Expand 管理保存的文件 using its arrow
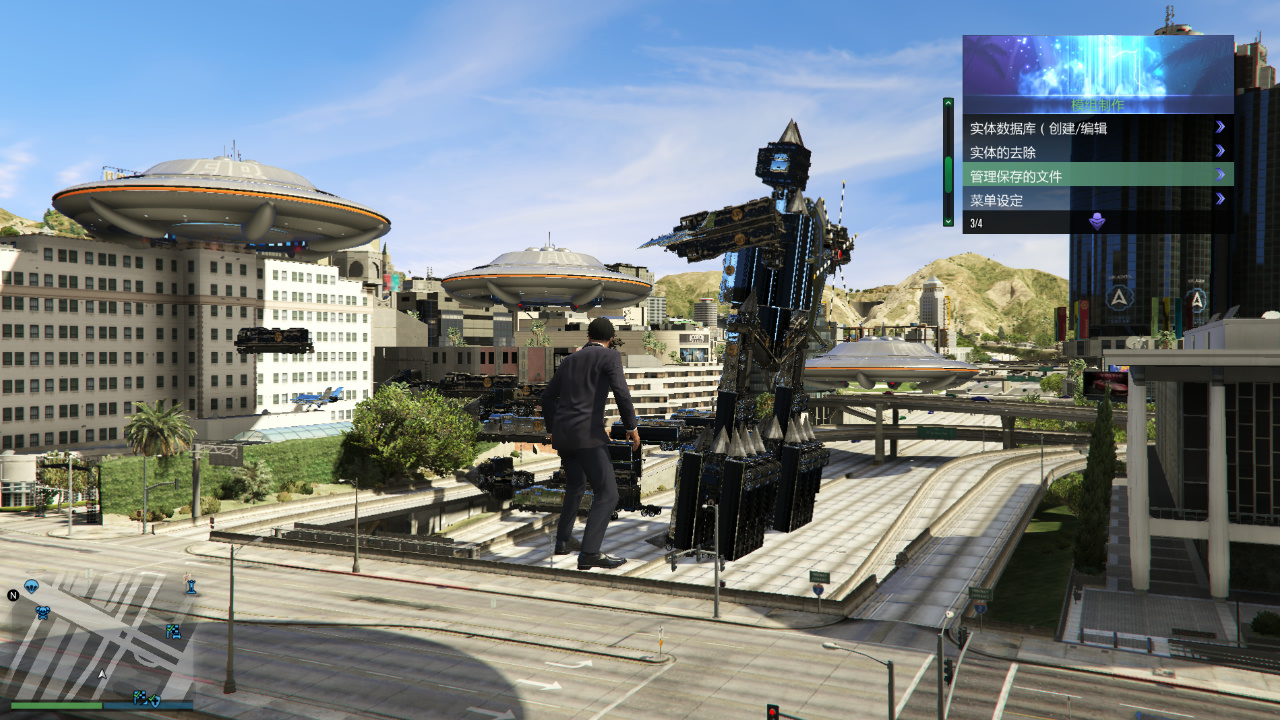 click(x=1219, y=176)
